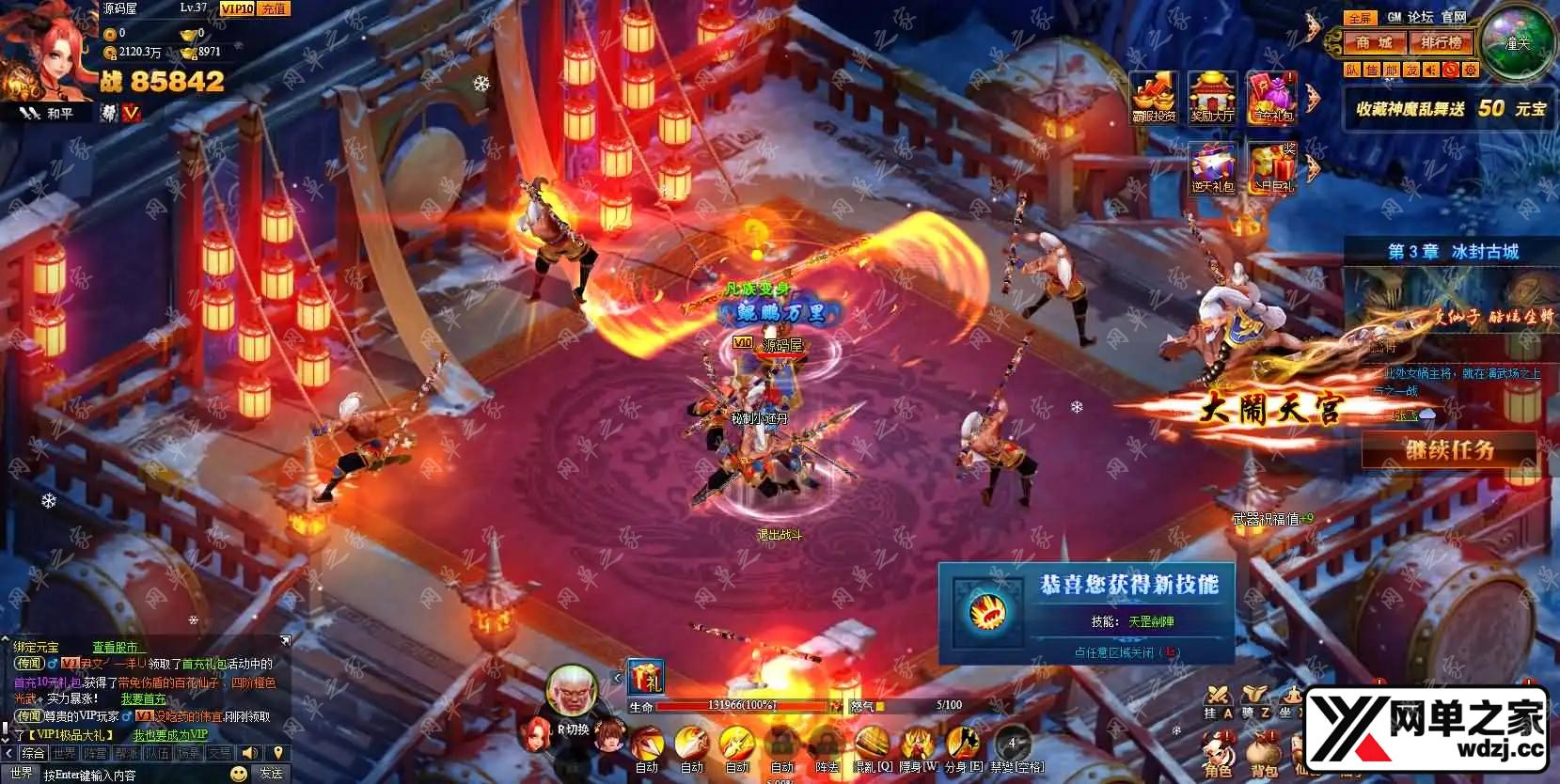
Task: Activate the 混乱 [Q] skill icon
Action: [x=873, y=747]
